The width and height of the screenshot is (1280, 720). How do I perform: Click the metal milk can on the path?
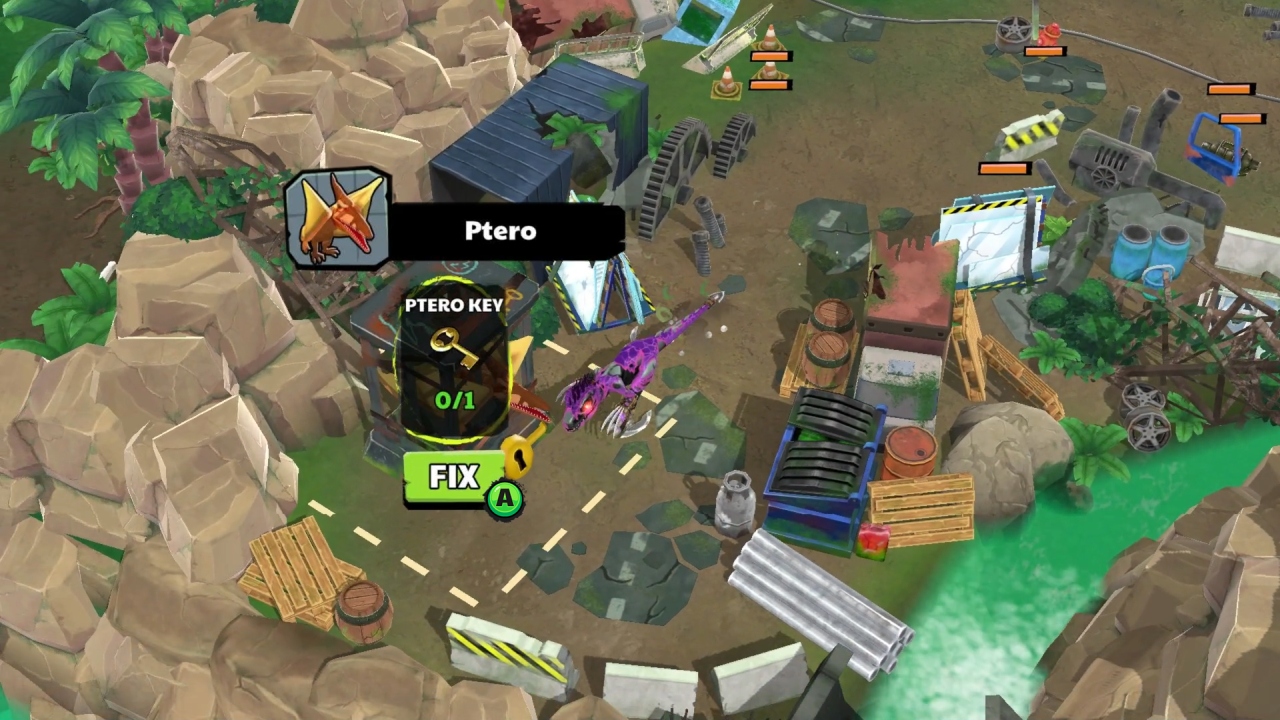[x=736, y=500]
